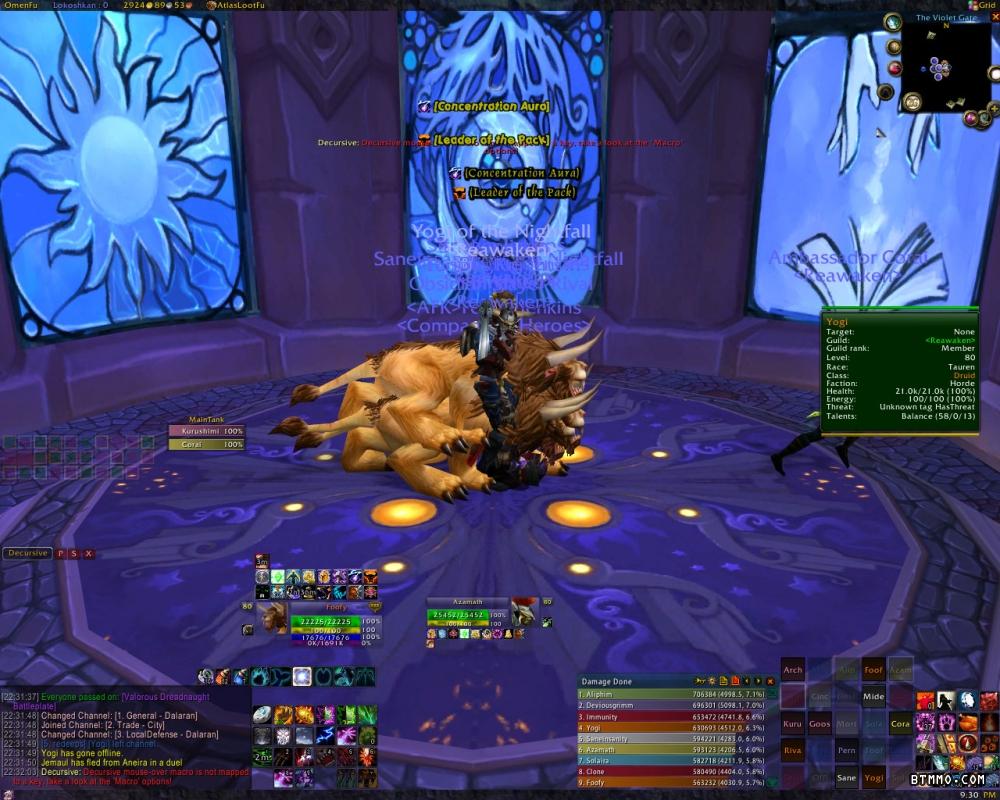Close the Damage Done meter window

click(770, 681)
